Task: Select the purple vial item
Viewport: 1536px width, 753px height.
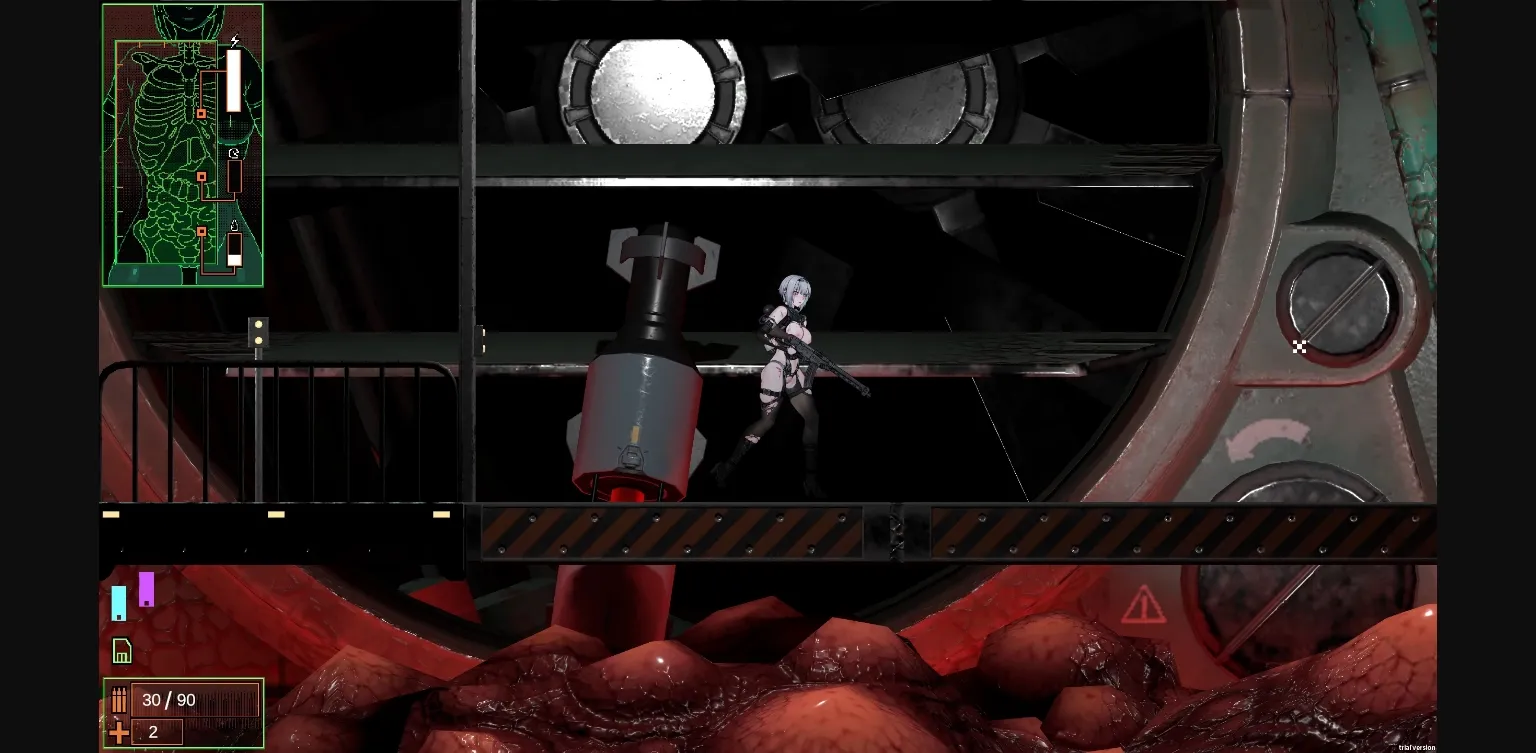Action: (147, 590)
